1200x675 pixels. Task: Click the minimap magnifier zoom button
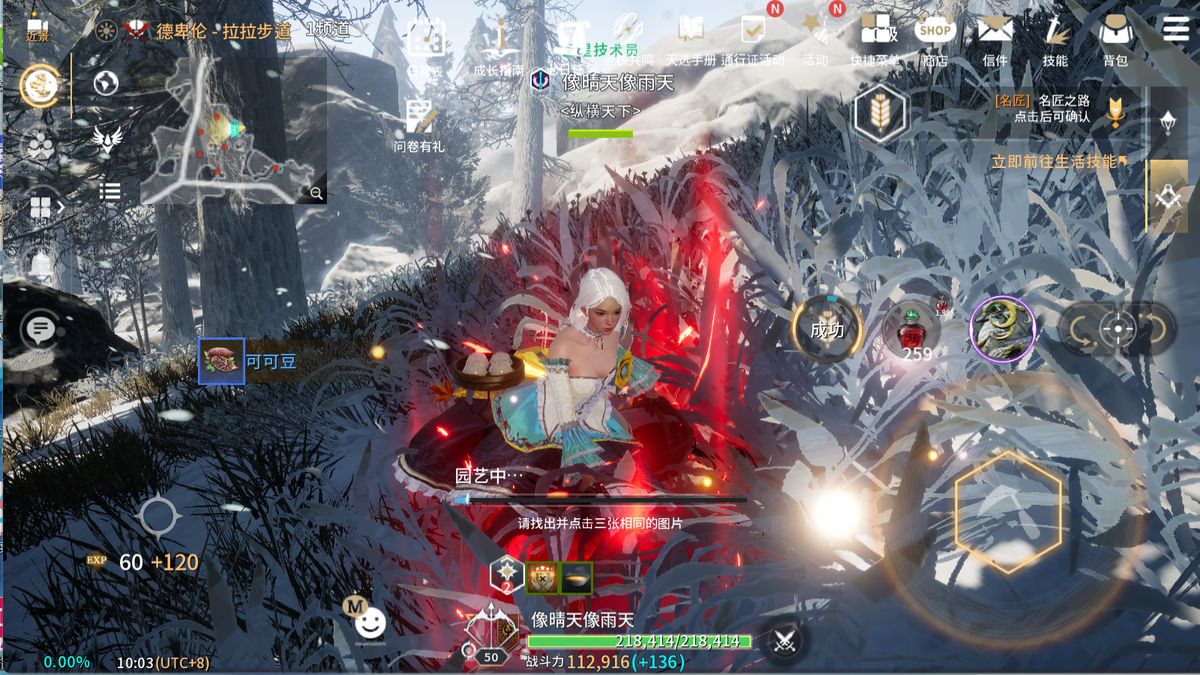[x=316, y=193]
